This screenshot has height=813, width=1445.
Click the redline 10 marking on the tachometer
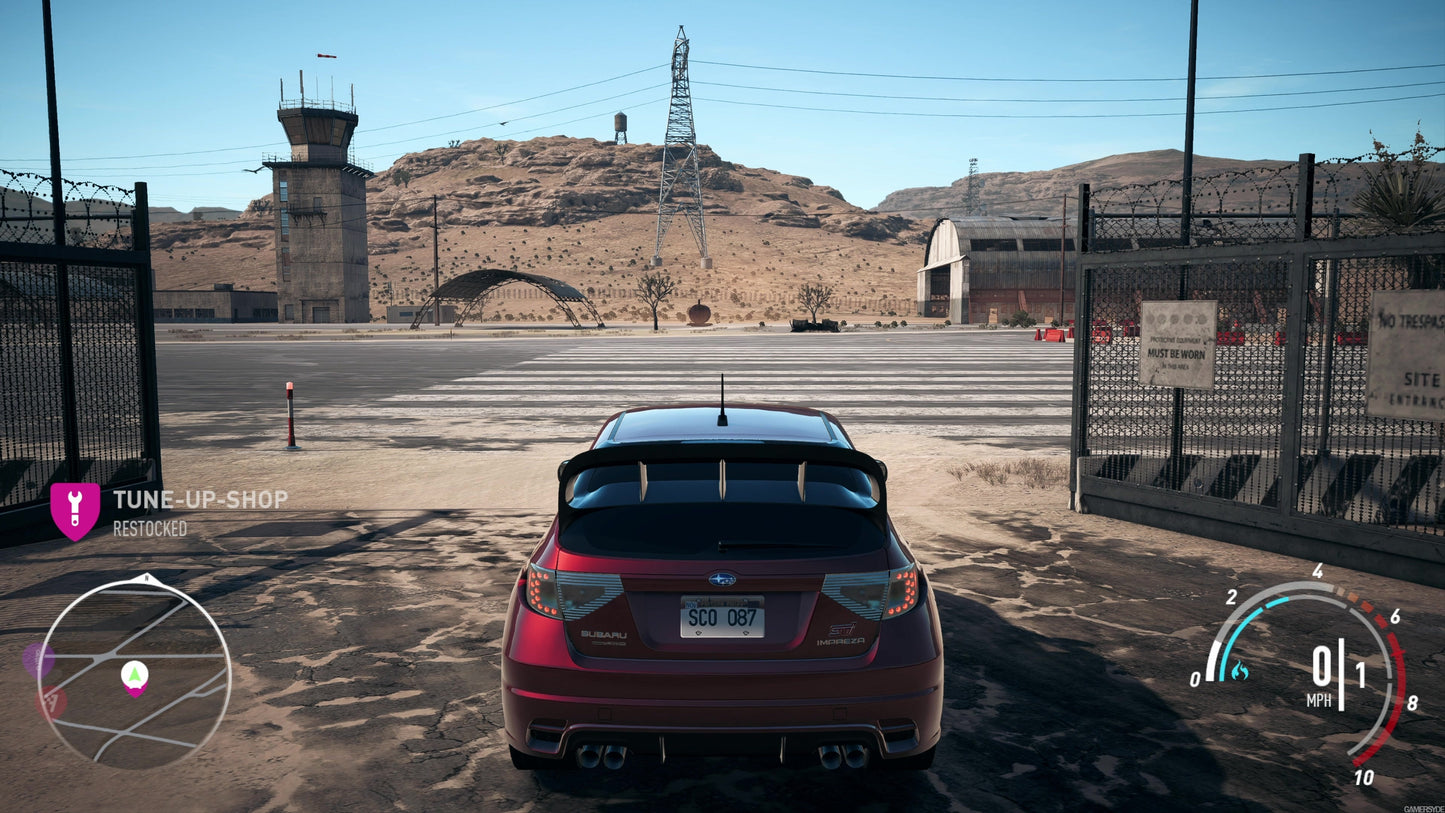pos(1363,776)
